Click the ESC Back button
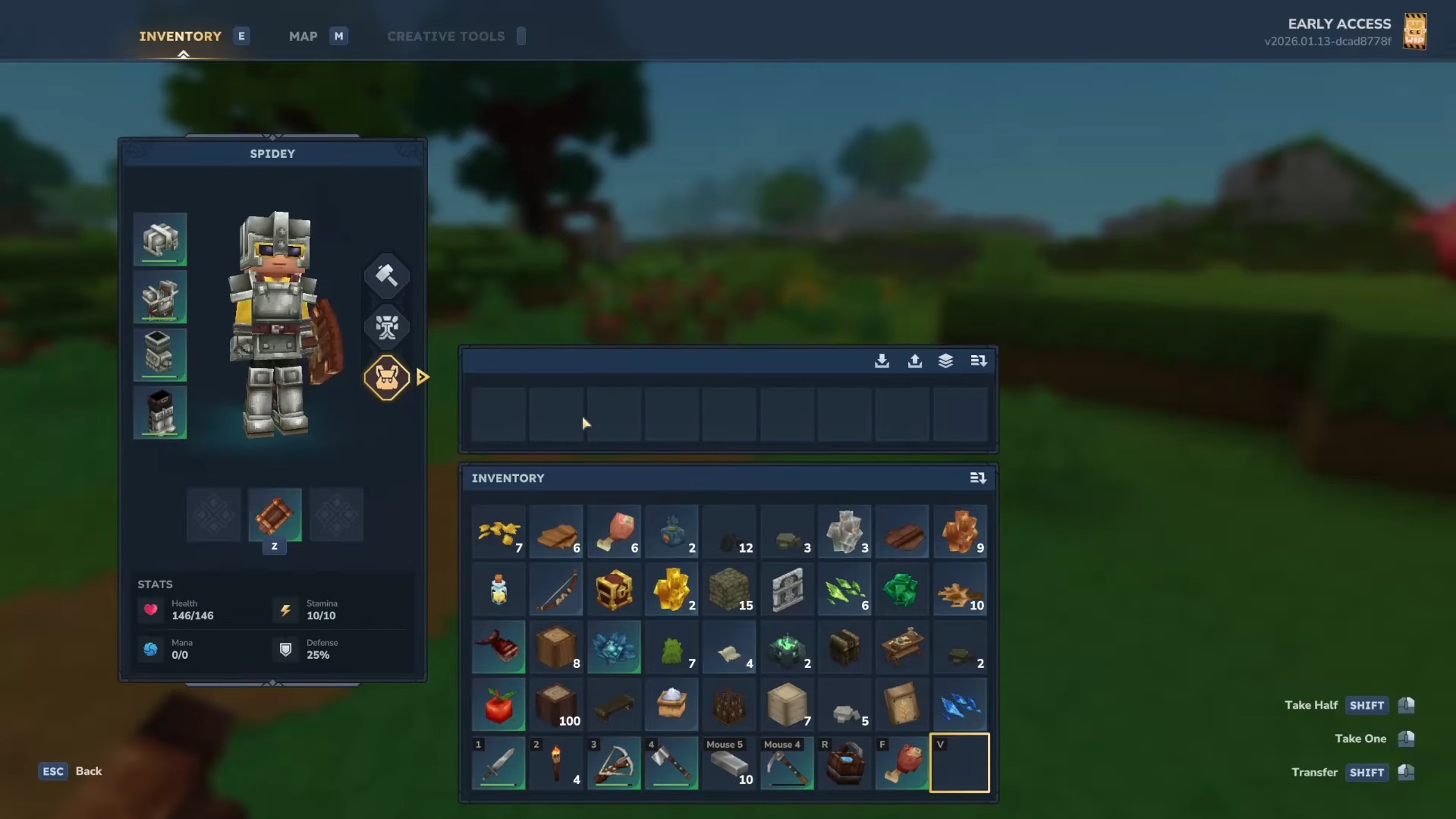Screen dimensions: 1456x819 [x=71, y=771]
